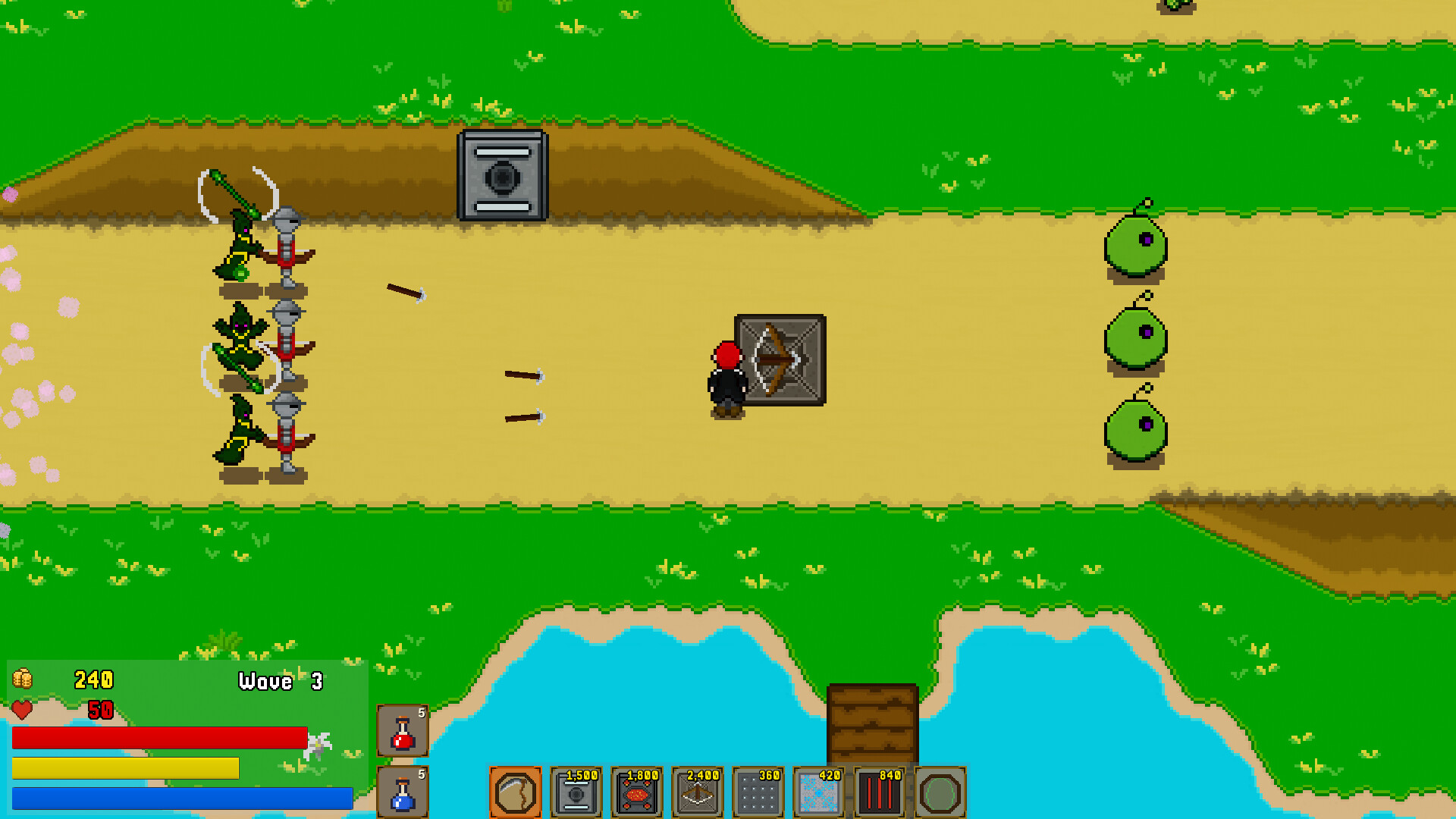1456x819 pixels.
Task: Click the coin icon next to 240
Action: coord(24,680)
